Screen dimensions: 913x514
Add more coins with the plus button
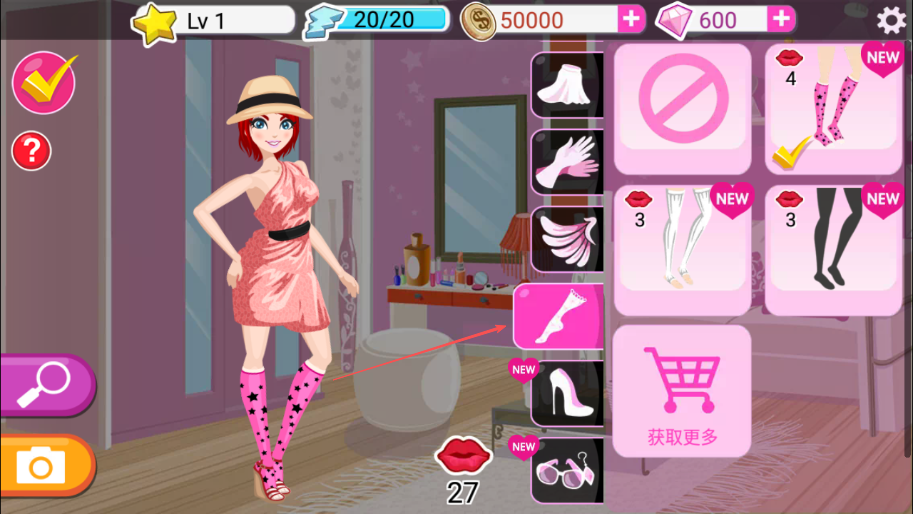[x=631, y=19]
